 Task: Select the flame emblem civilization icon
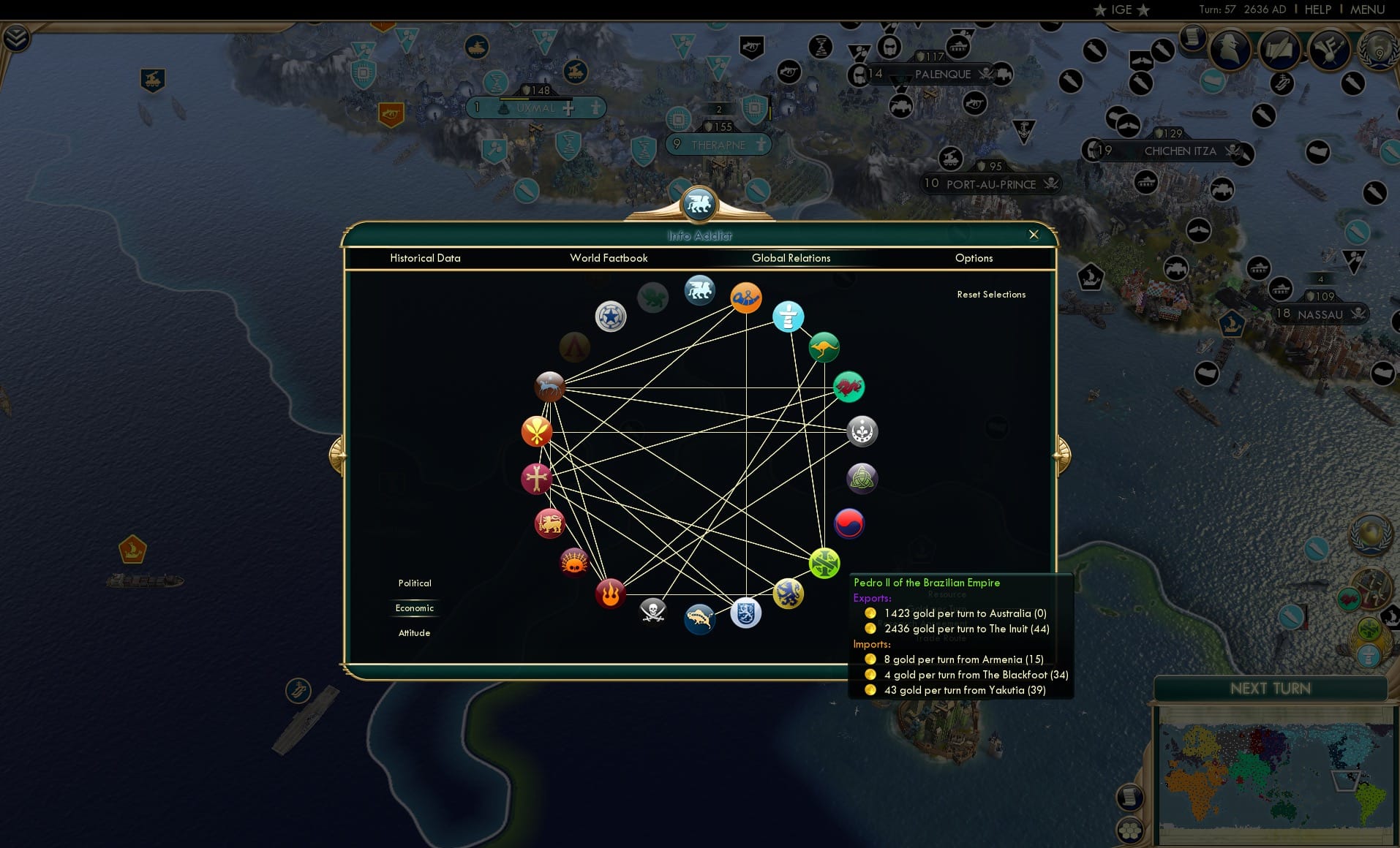point(611,594)
